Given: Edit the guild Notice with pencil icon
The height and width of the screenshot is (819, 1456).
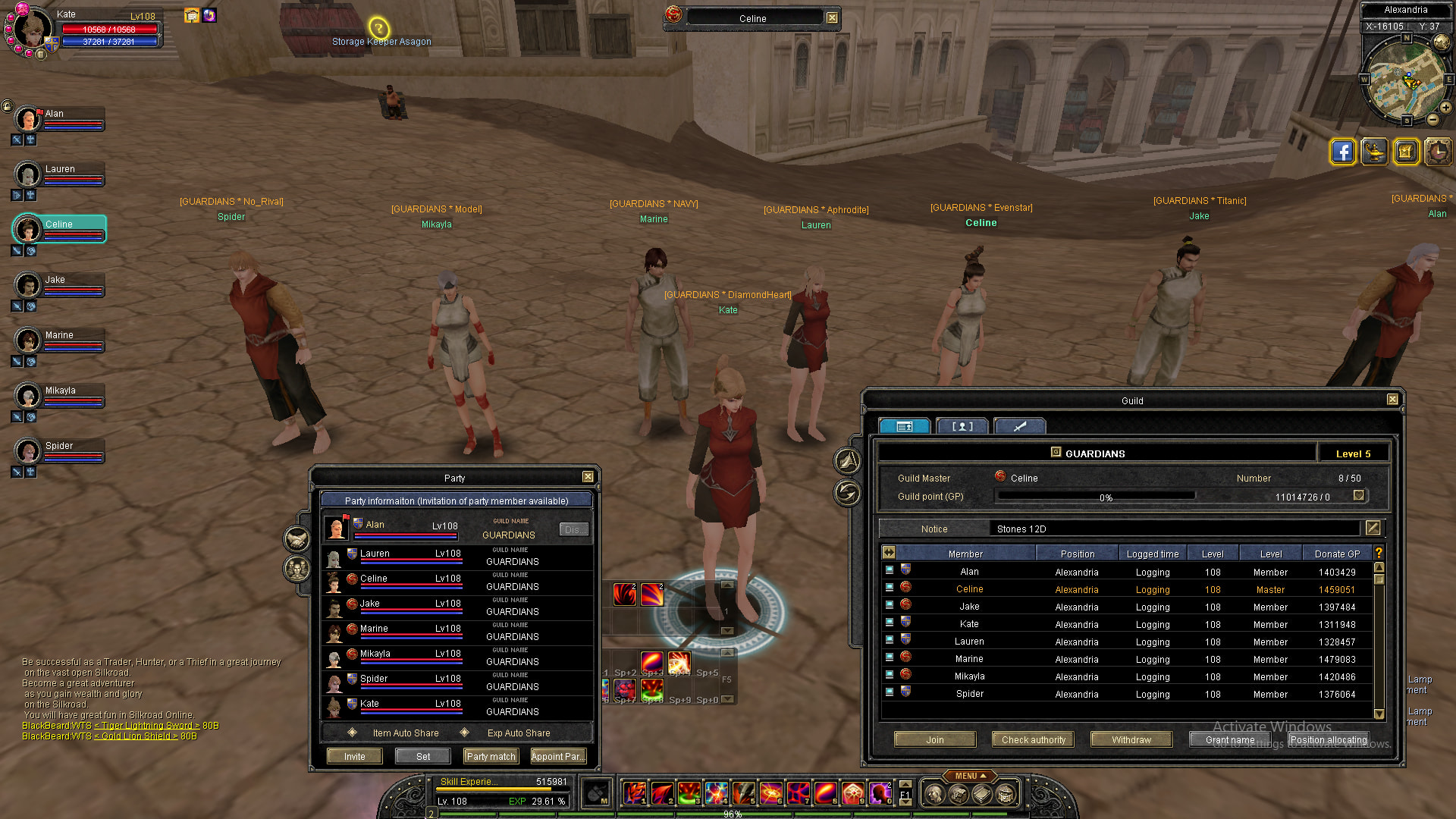Looking at the screenshot, I should click(1373, 528).
